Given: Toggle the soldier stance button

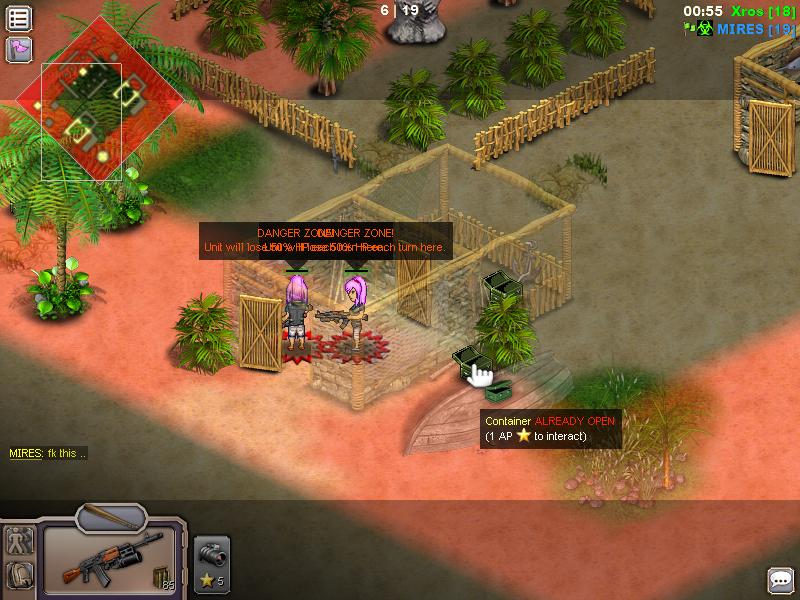Looking at the screenshot, I should pos(19,541).
